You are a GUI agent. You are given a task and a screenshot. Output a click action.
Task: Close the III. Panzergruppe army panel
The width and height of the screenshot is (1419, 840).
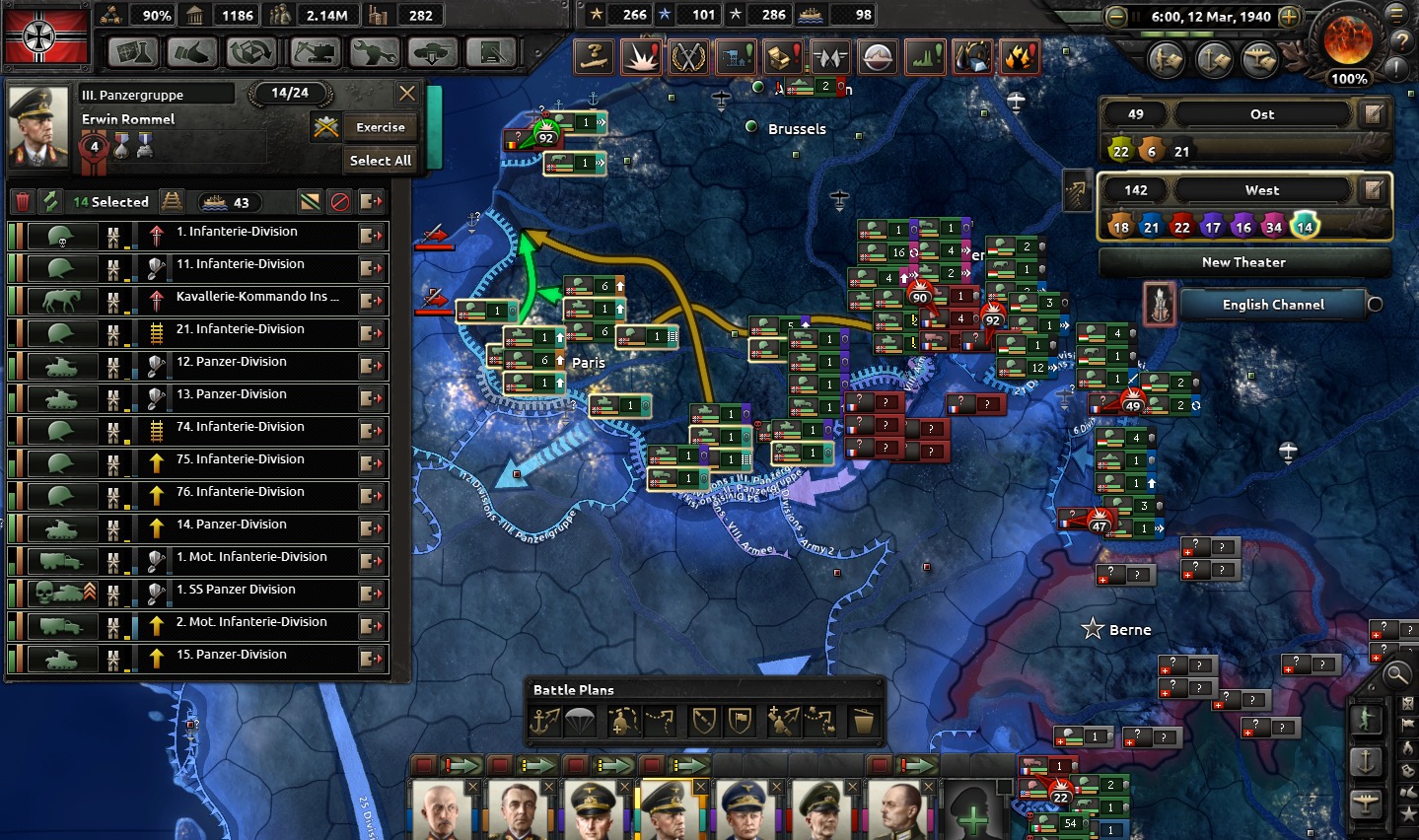click(x=407, y=94)
